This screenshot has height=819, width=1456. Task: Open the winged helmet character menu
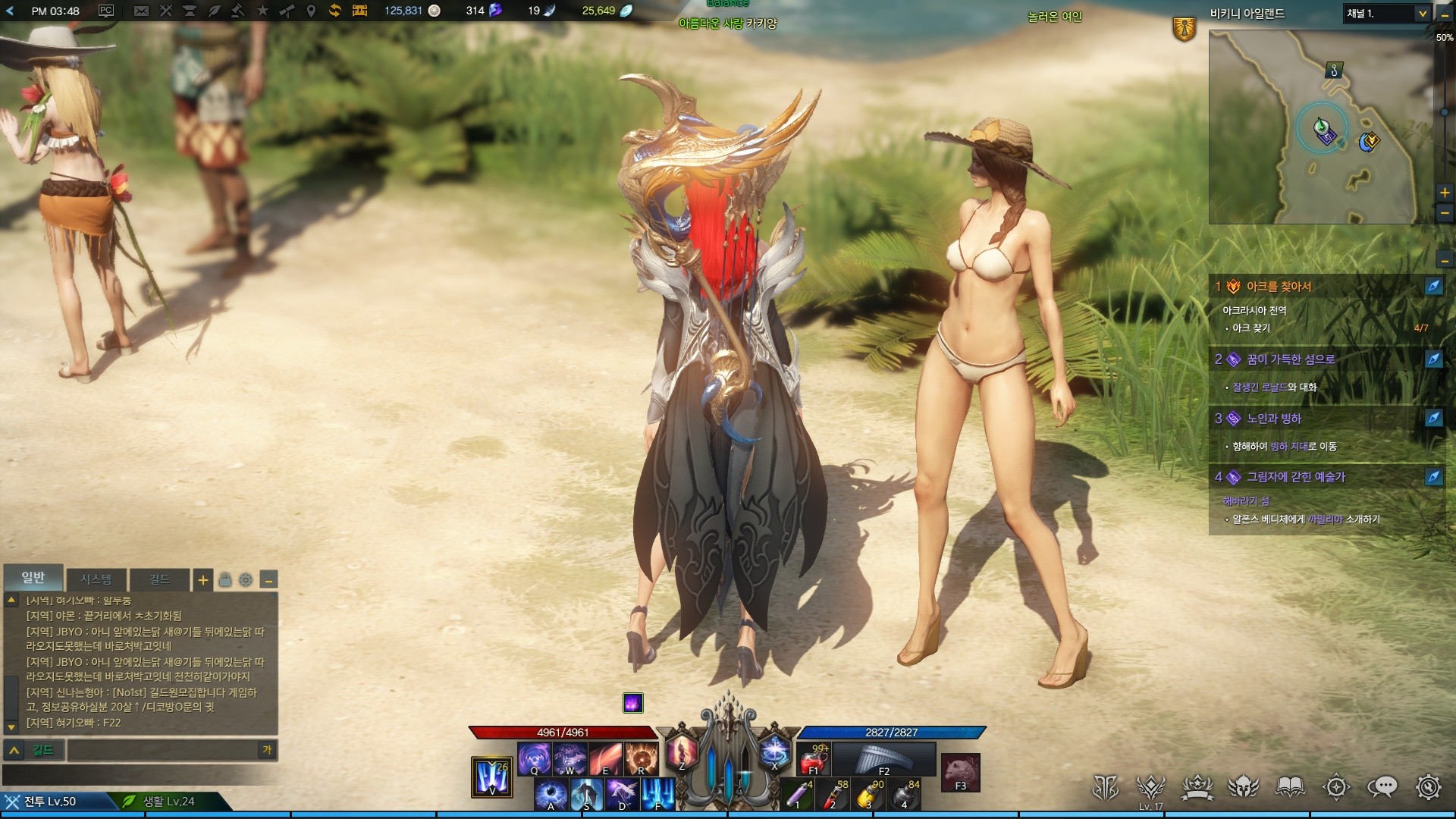point(1243,788)
